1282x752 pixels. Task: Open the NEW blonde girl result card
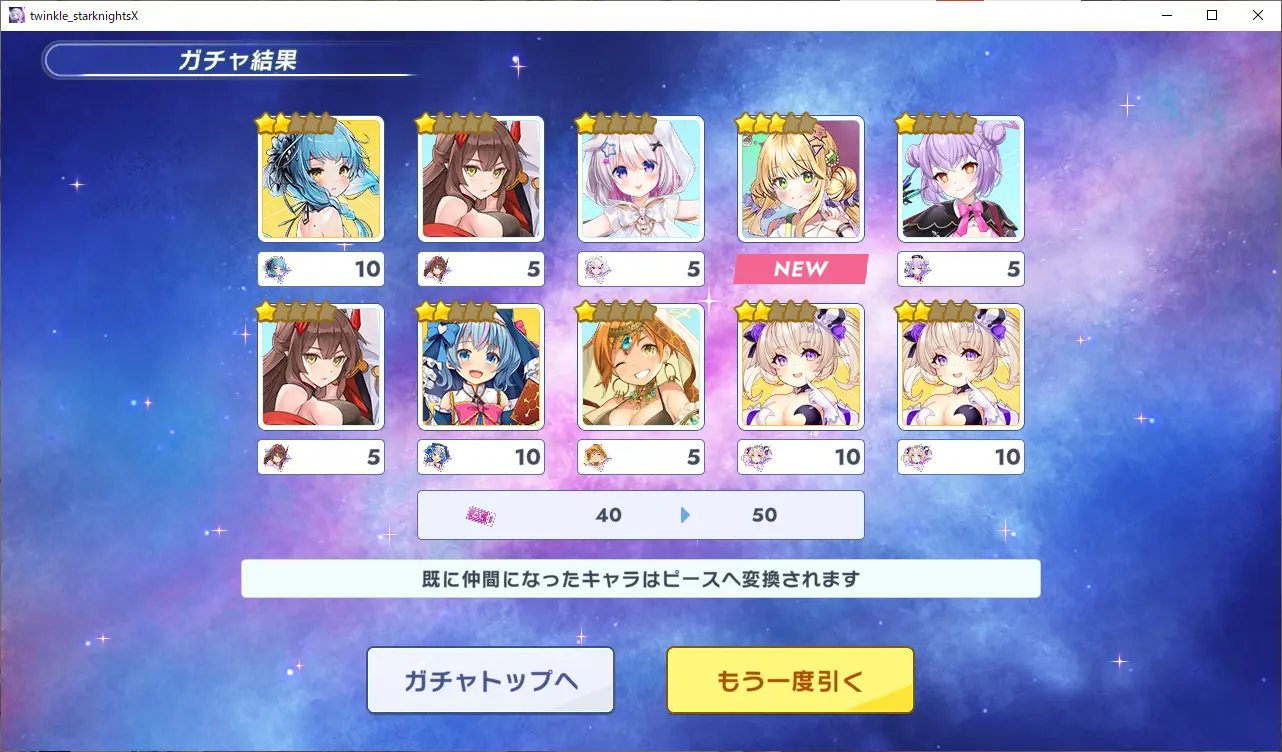[x=801, y=179]
